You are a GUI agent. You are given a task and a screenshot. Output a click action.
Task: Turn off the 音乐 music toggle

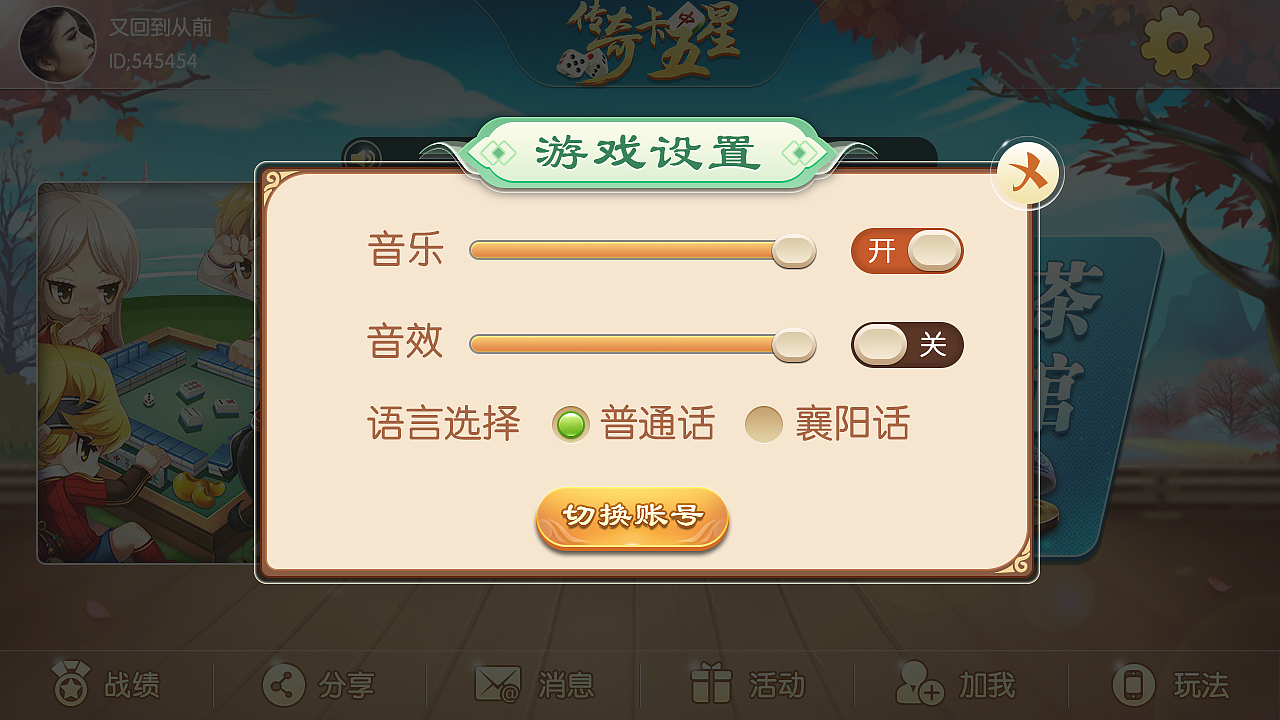tap(905, 251)
